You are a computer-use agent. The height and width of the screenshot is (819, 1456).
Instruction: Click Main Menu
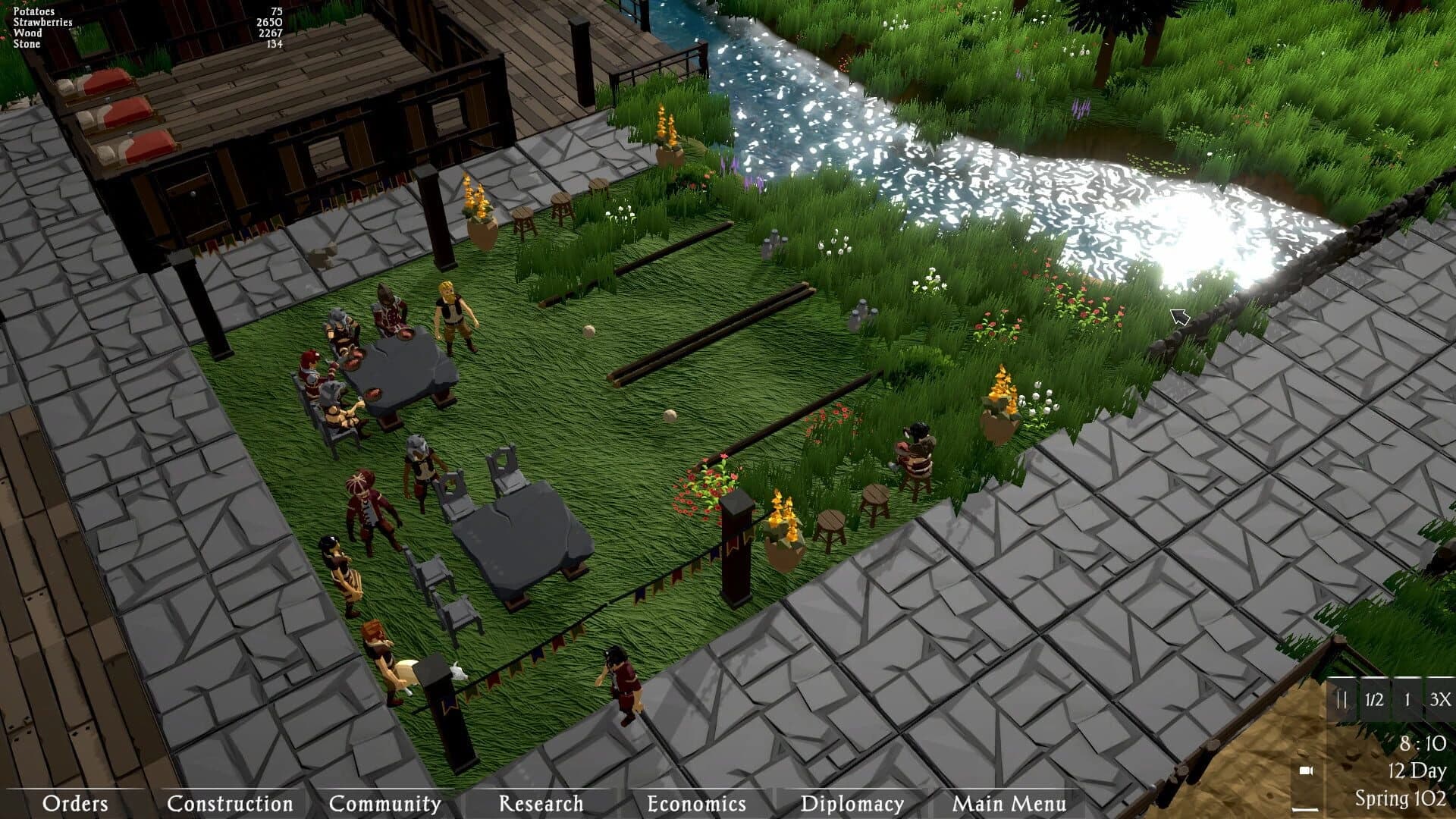pyautogui.click(x=1009, y=802)
